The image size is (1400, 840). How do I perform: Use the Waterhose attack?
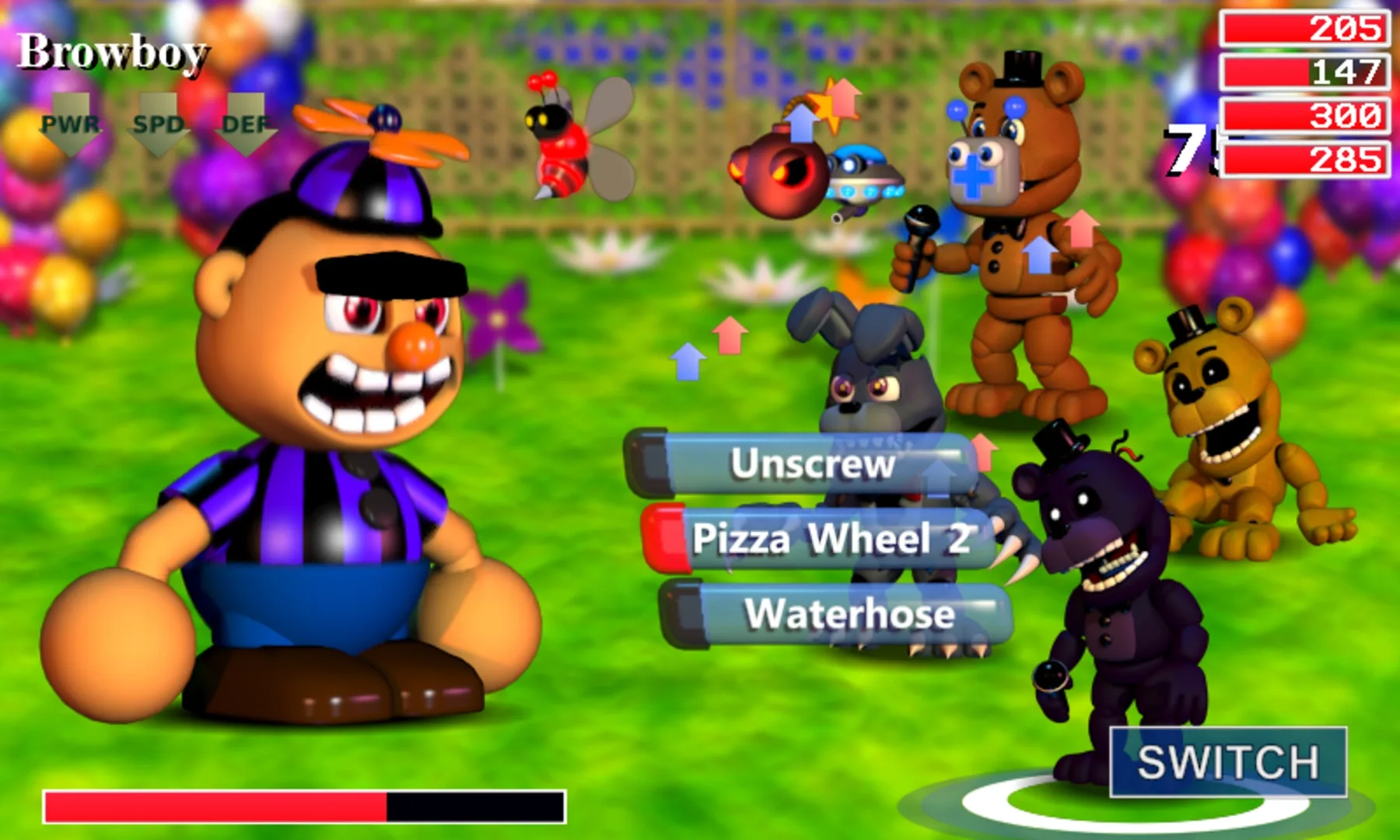pyautogui.click(x=848, y=614)
